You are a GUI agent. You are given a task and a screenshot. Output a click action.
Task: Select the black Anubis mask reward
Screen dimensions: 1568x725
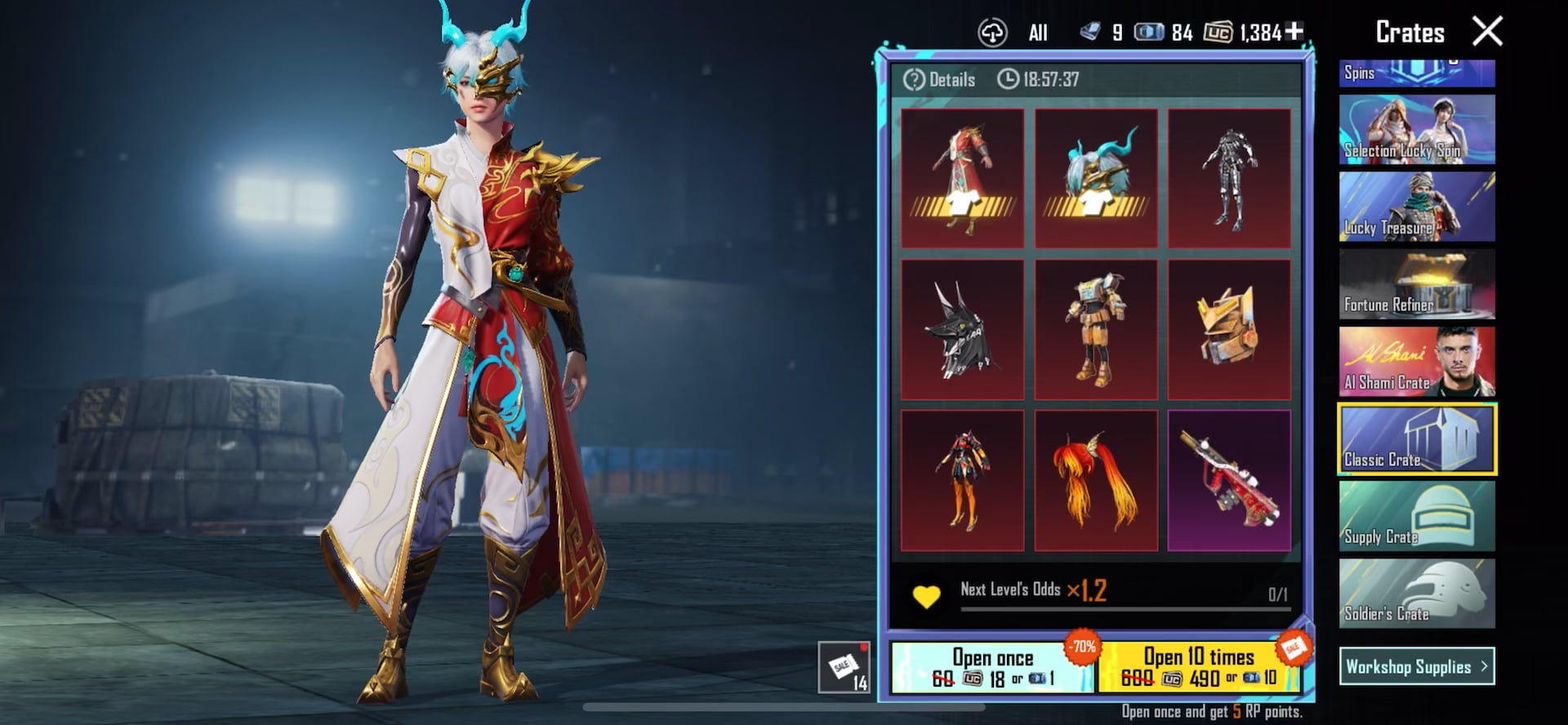962,330
